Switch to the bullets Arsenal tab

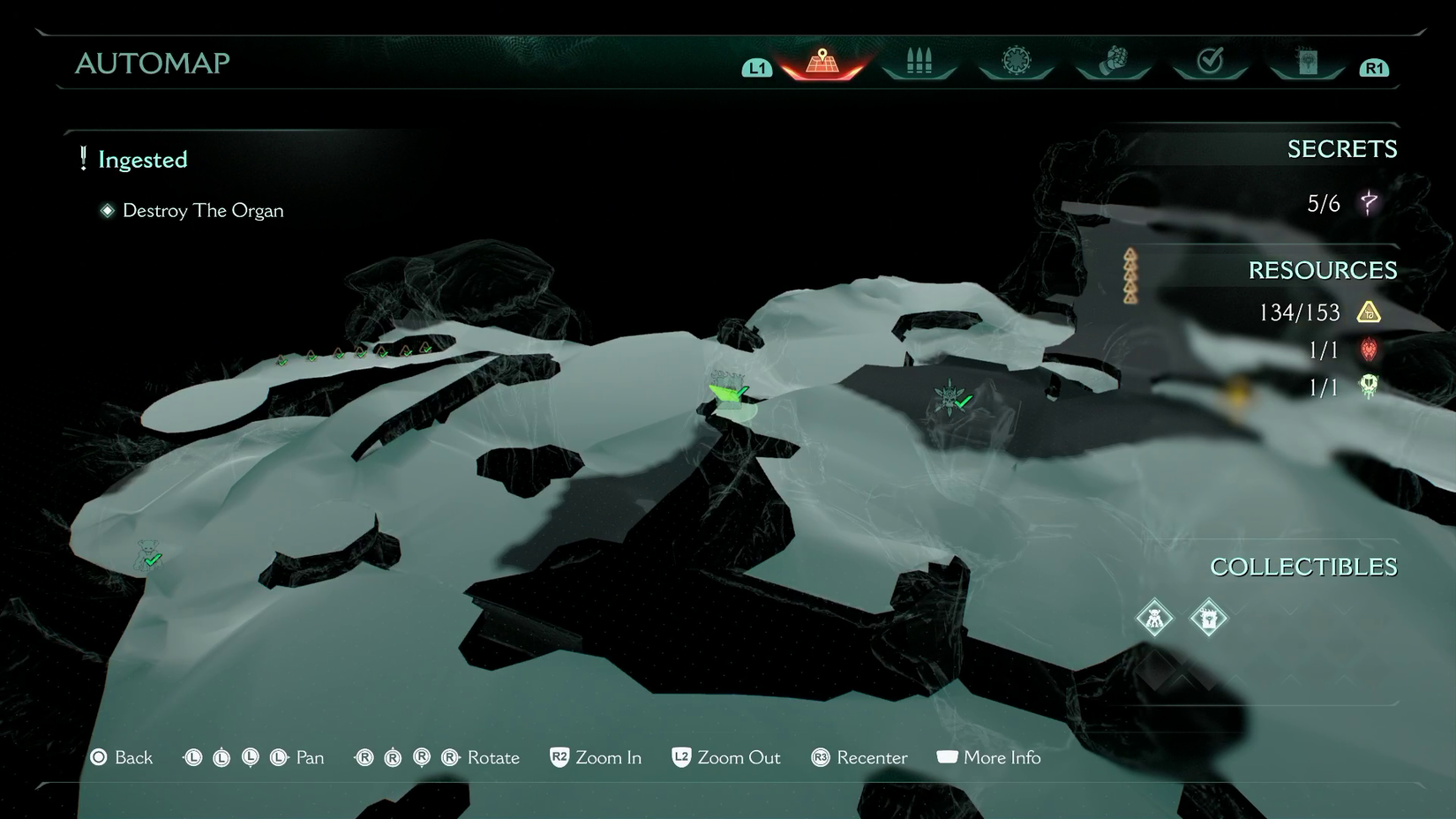919,62
